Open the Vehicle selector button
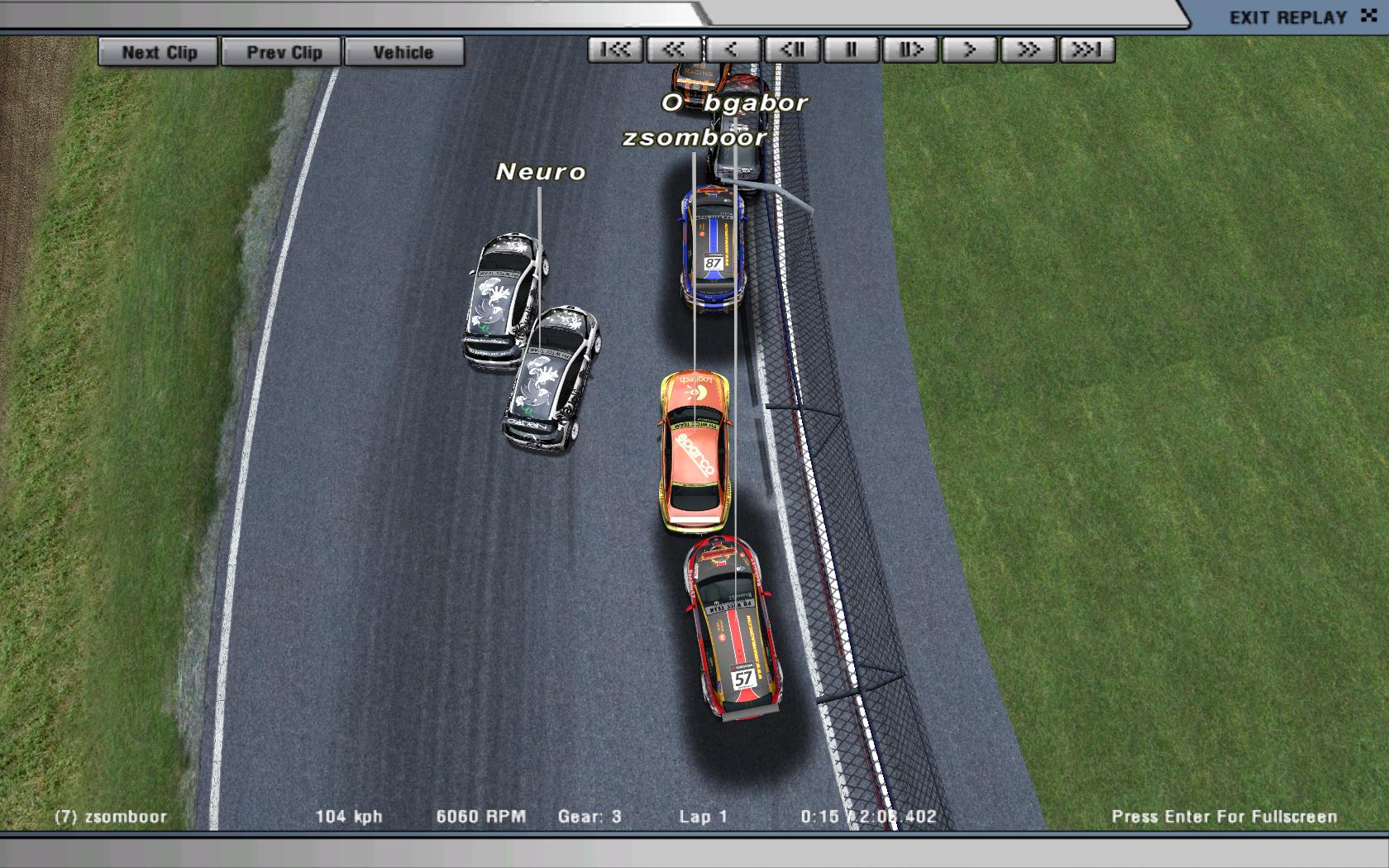1389x868 pixels. (x=403, y=52)
